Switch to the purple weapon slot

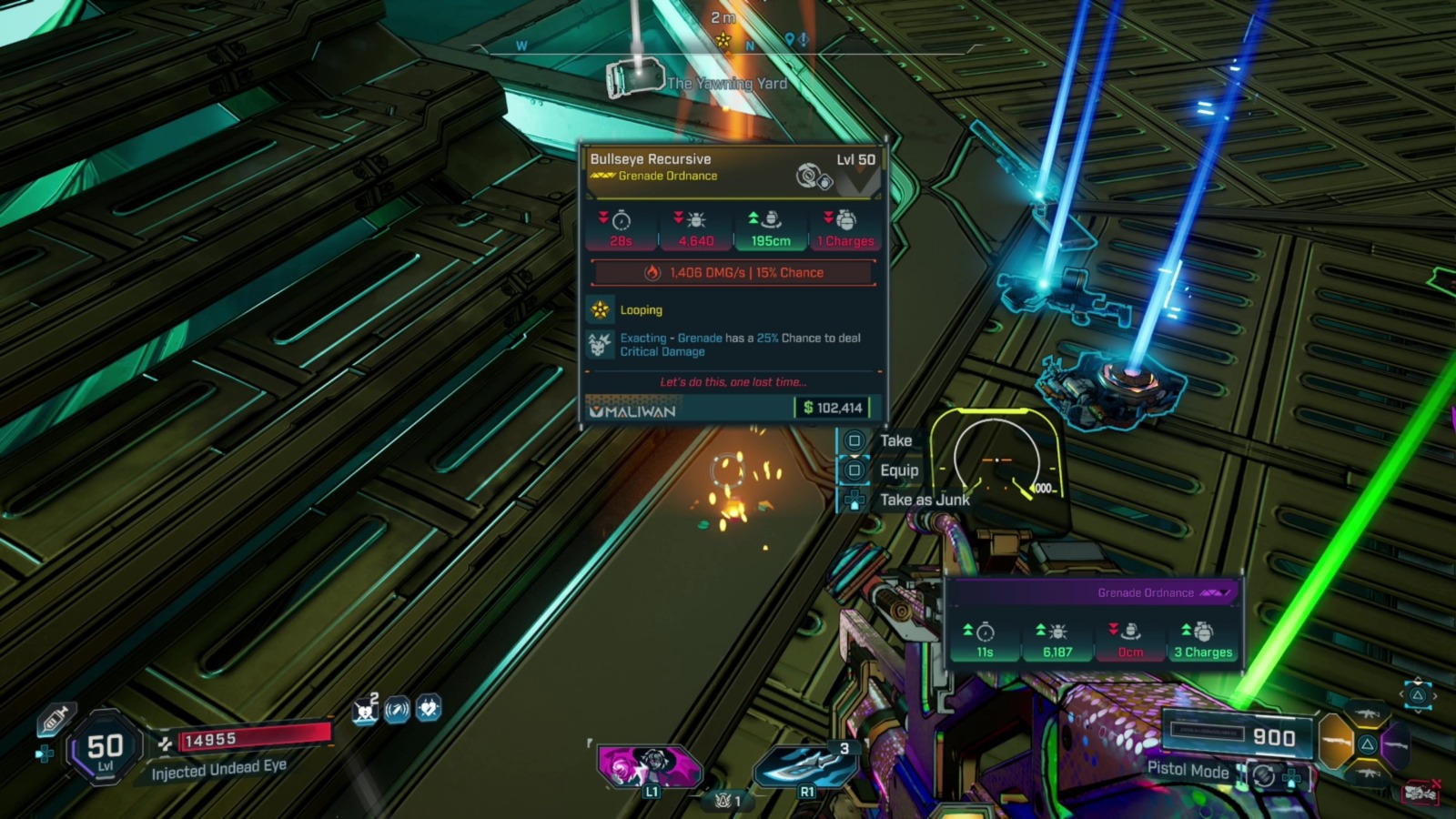[x=1395, y=744]
